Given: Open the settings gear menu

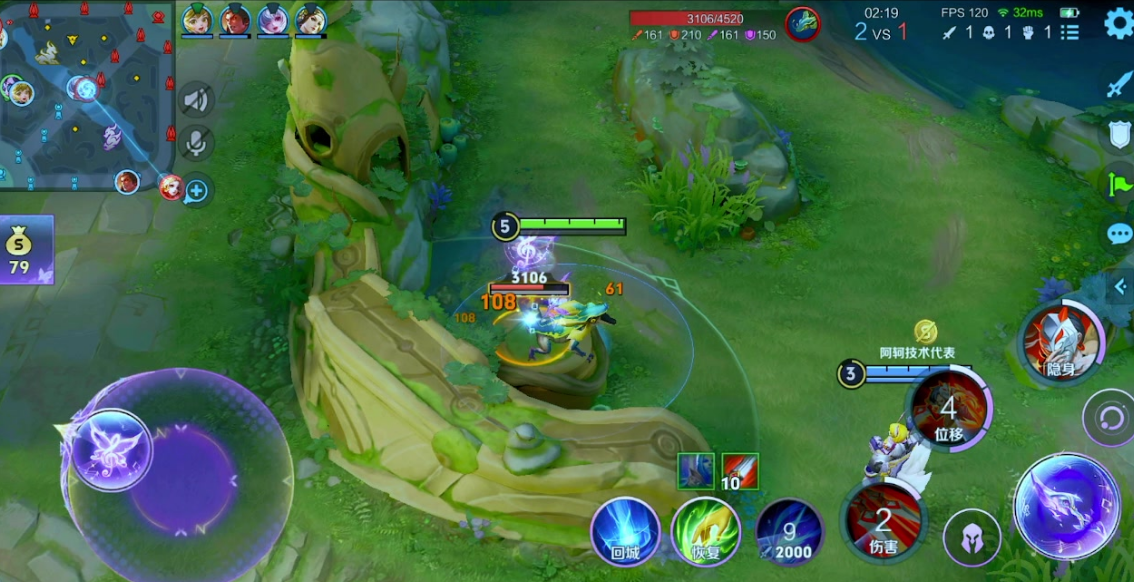Looking at the screenshot, I should (x=1119, y=23).
